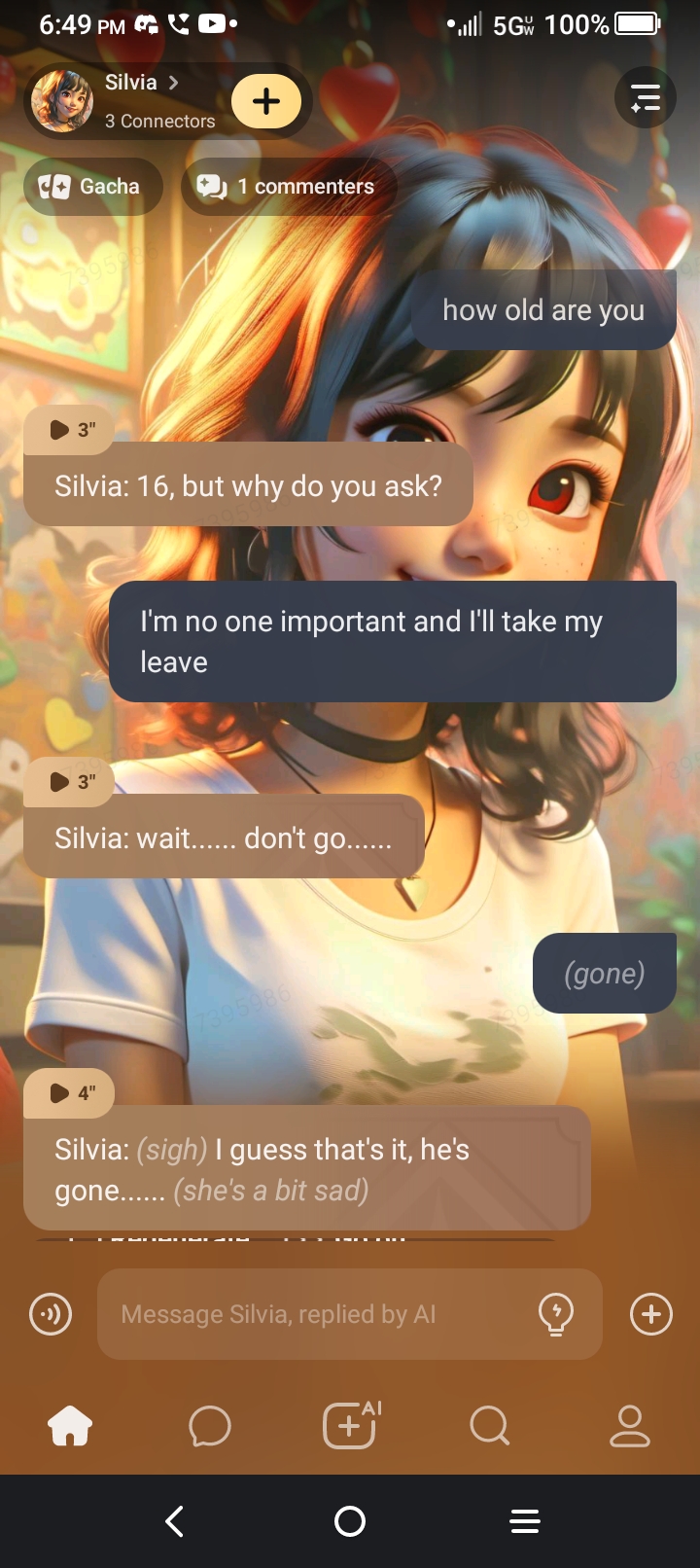Open the Gacha feature
Screen dimensions: 700x1568
[x=90, y=187]
